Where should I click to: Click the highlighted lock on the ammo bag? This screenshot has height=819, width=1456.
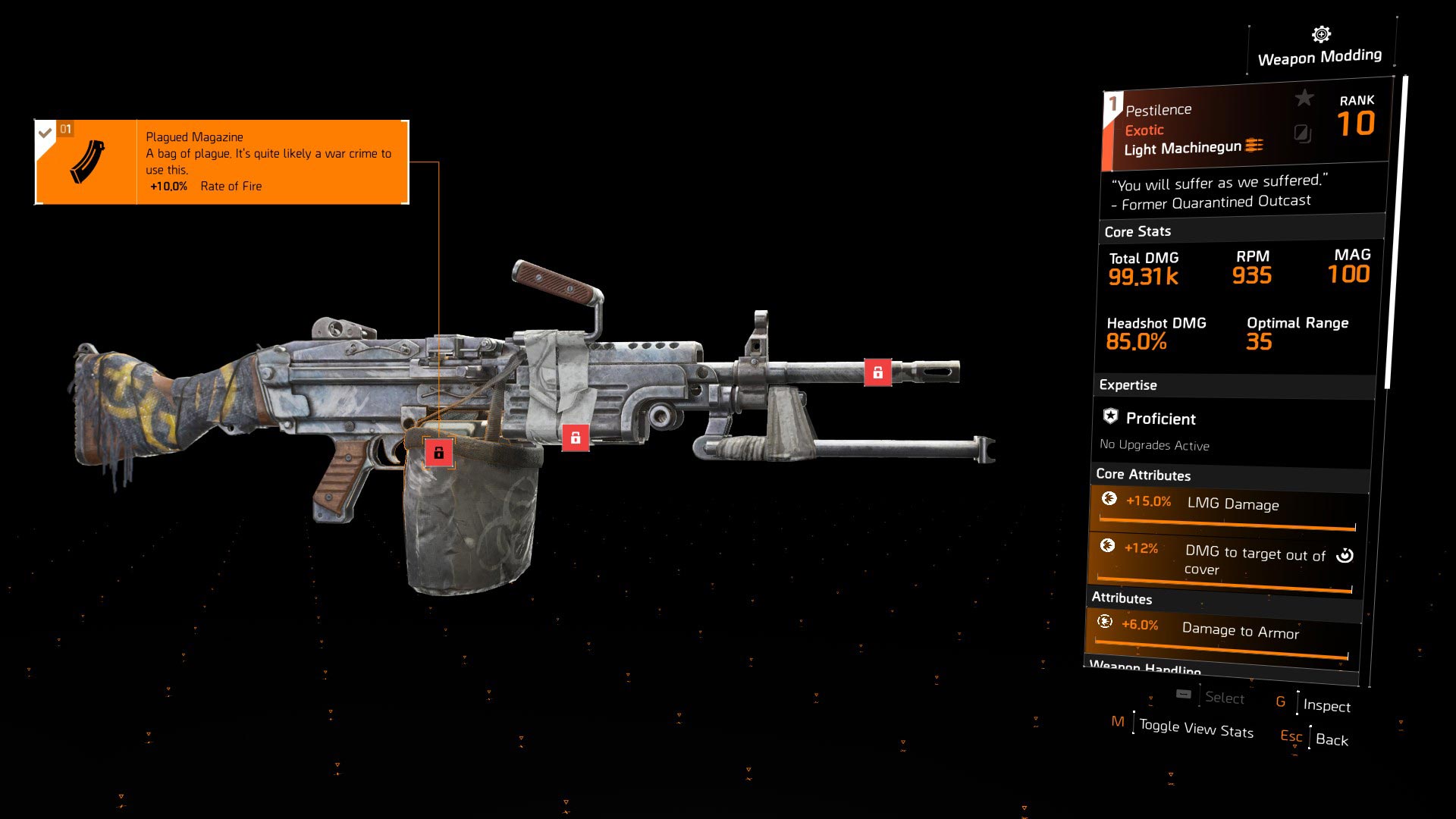pos(438,453)
